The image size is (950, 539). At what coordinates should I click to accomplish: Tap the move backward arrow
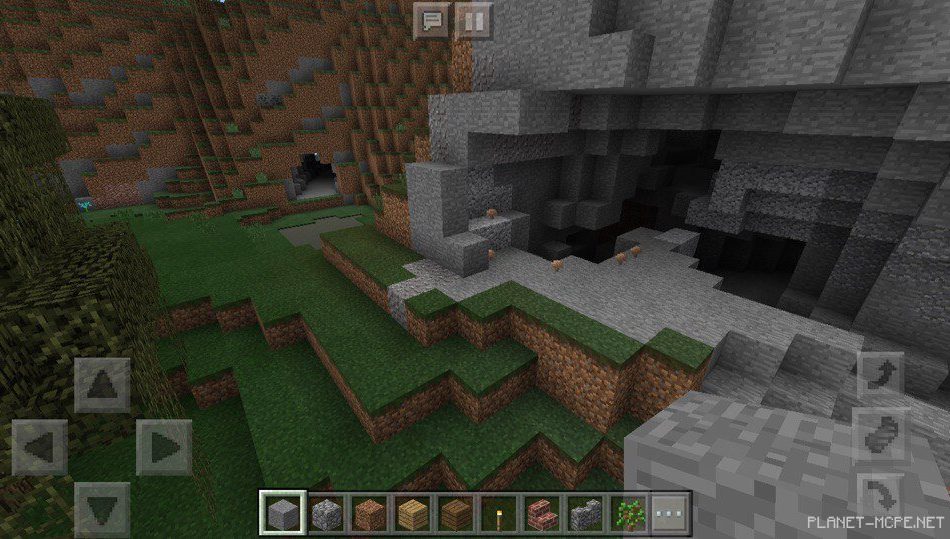pyautogui.click(x=102, y=509)
